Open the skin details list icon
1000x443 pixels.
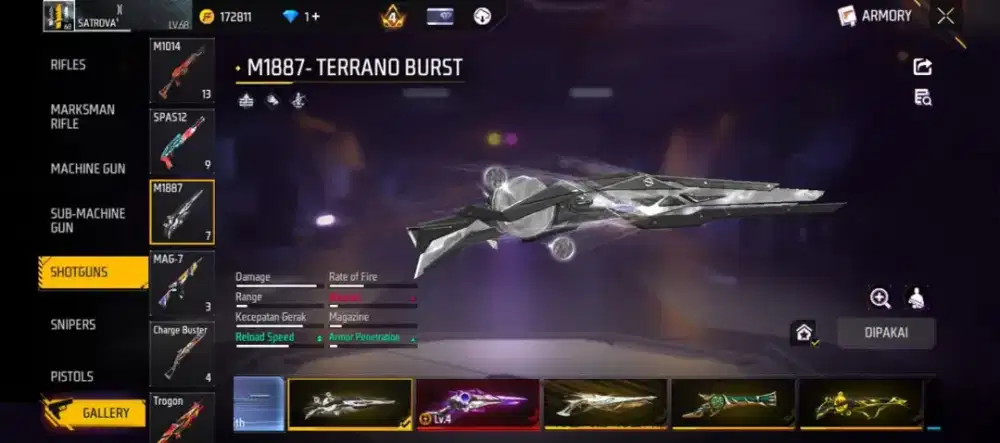tap(922, 97)
